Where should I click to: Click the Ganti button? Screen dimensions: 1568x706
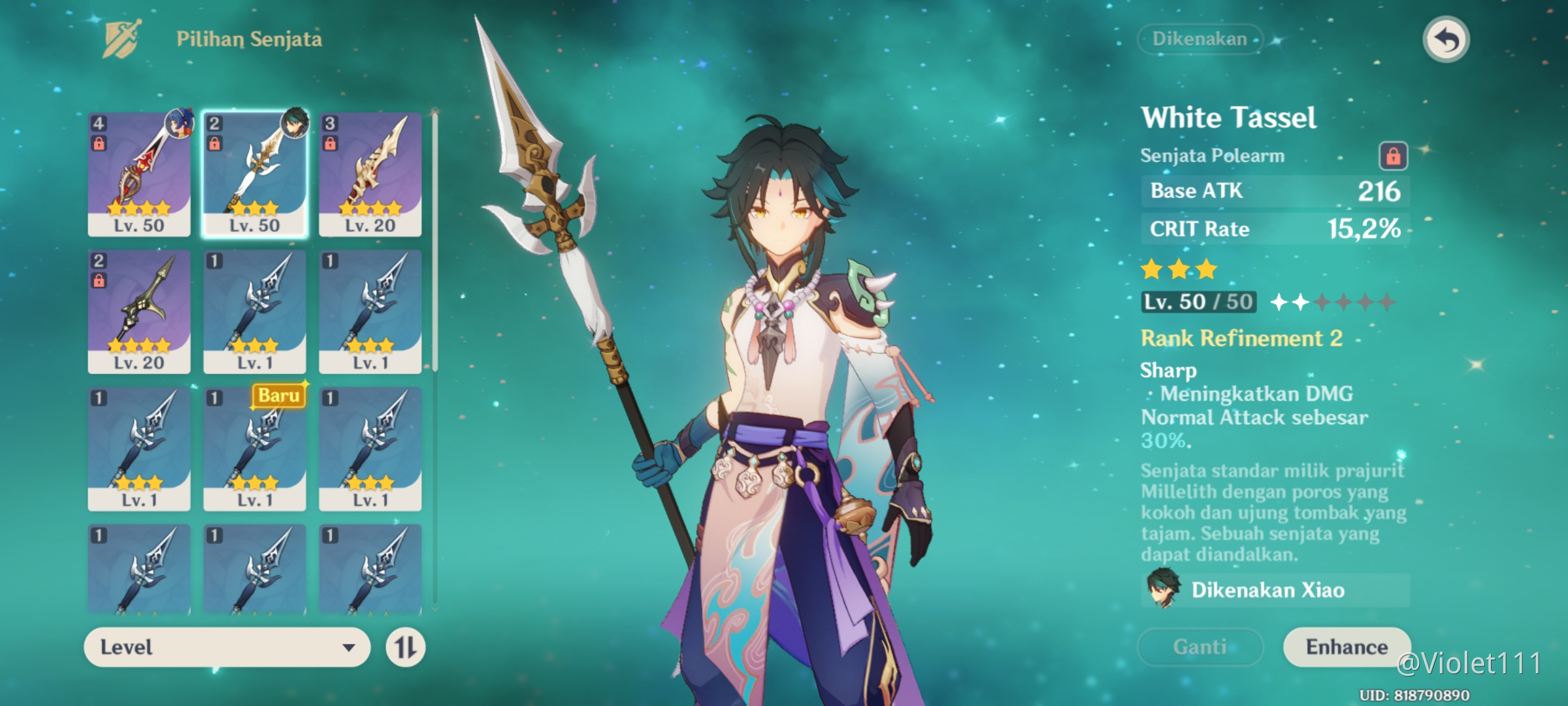1201,647
